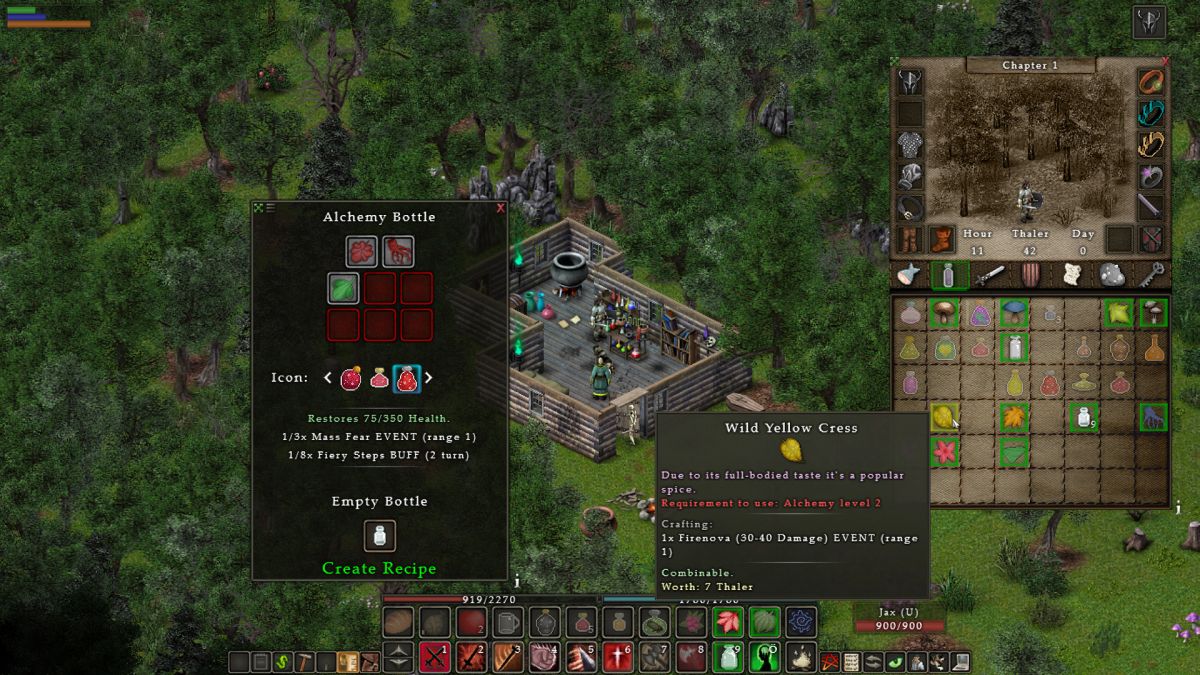Close the Alchemy Bottle window
The height and width of the screenshot is (675, 1200).
(x=500, y=208)
